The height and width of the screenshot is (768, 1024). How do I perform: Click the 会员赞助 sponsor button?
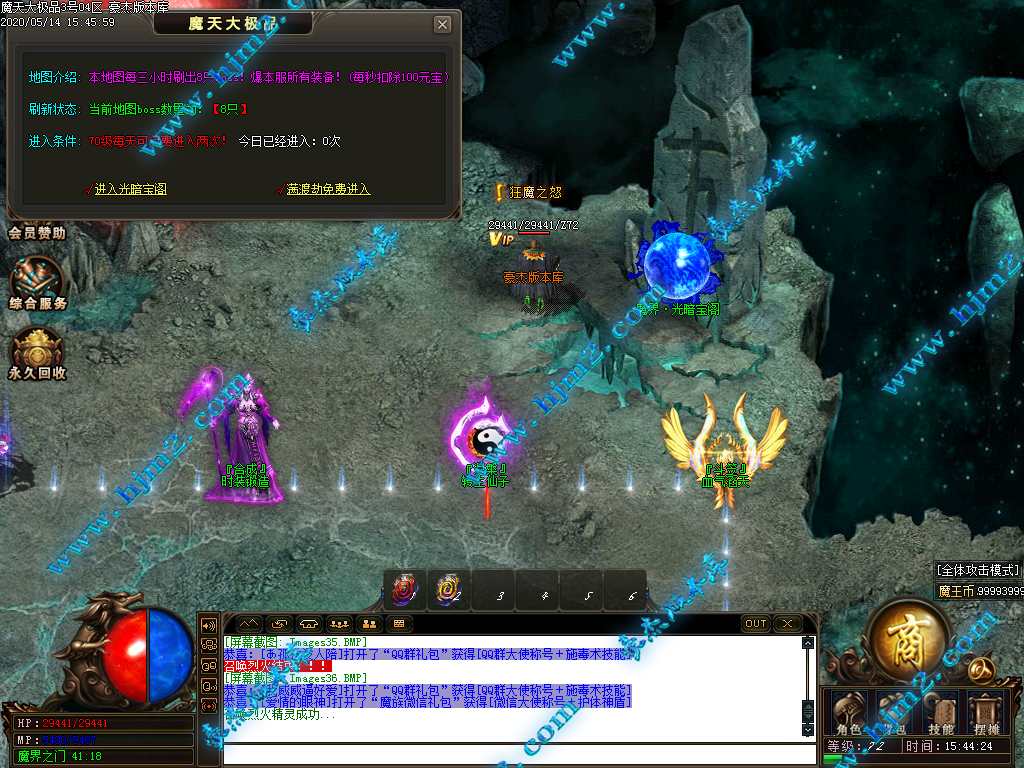tap(37, 233)
